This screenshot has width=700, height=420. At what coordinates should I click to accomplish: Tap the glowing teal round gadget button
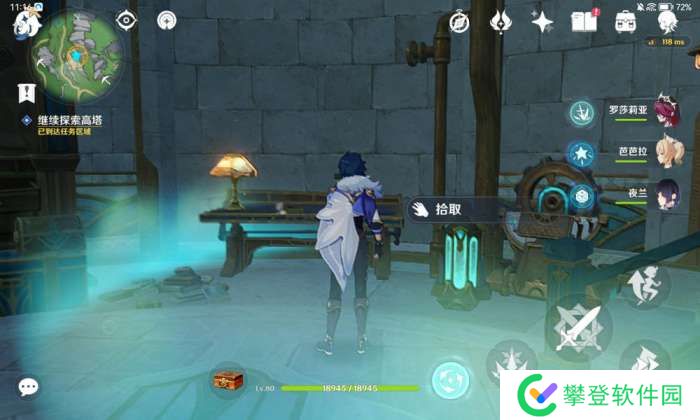click(x=449, y=381)
